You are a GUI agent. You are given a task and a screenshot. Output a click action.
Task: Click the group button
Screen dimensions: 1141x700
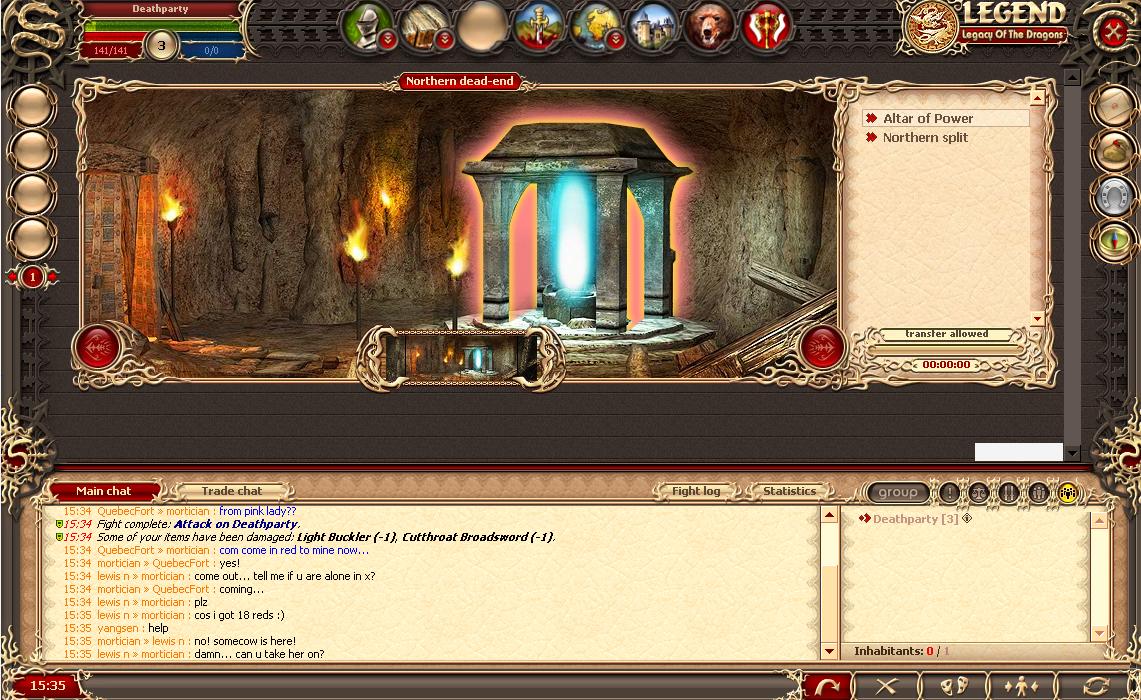[x=897, y=492]
